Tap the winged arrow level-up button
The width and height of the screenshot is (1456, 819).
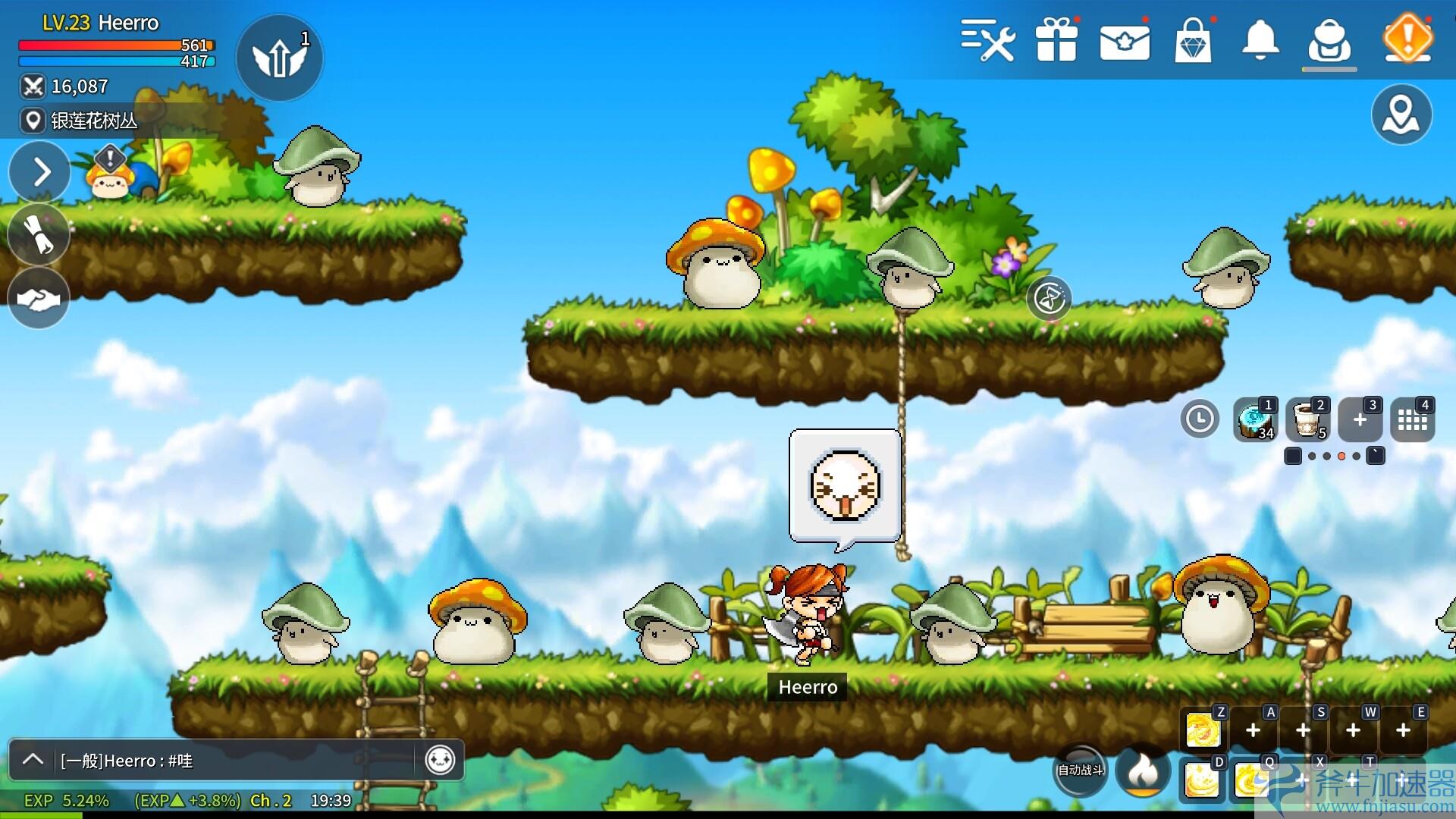(x=279, y=58)
